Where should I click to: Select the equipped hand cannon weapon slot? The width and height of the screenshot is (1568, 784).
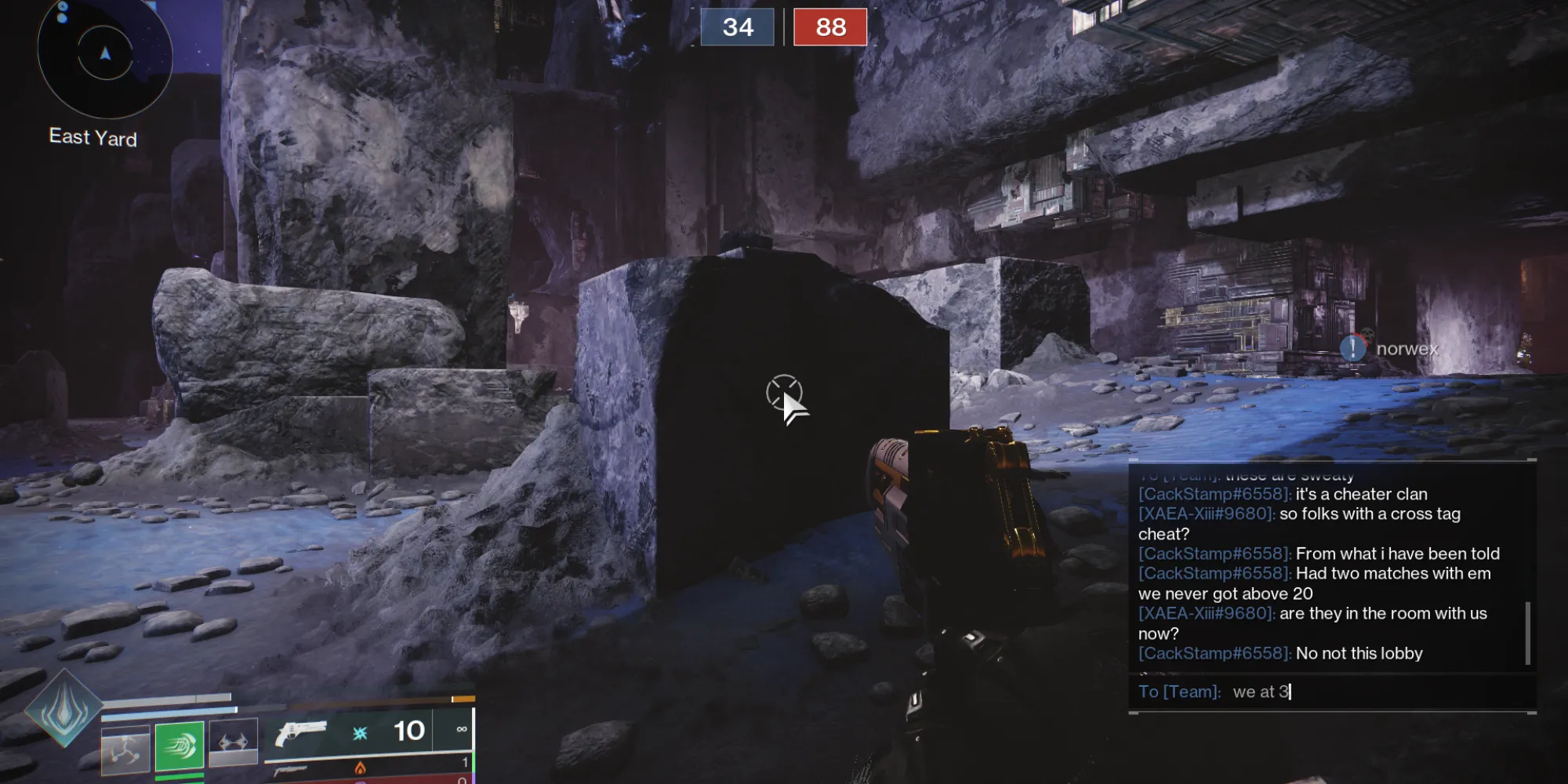pyautogui.click(x=301, y=734)
